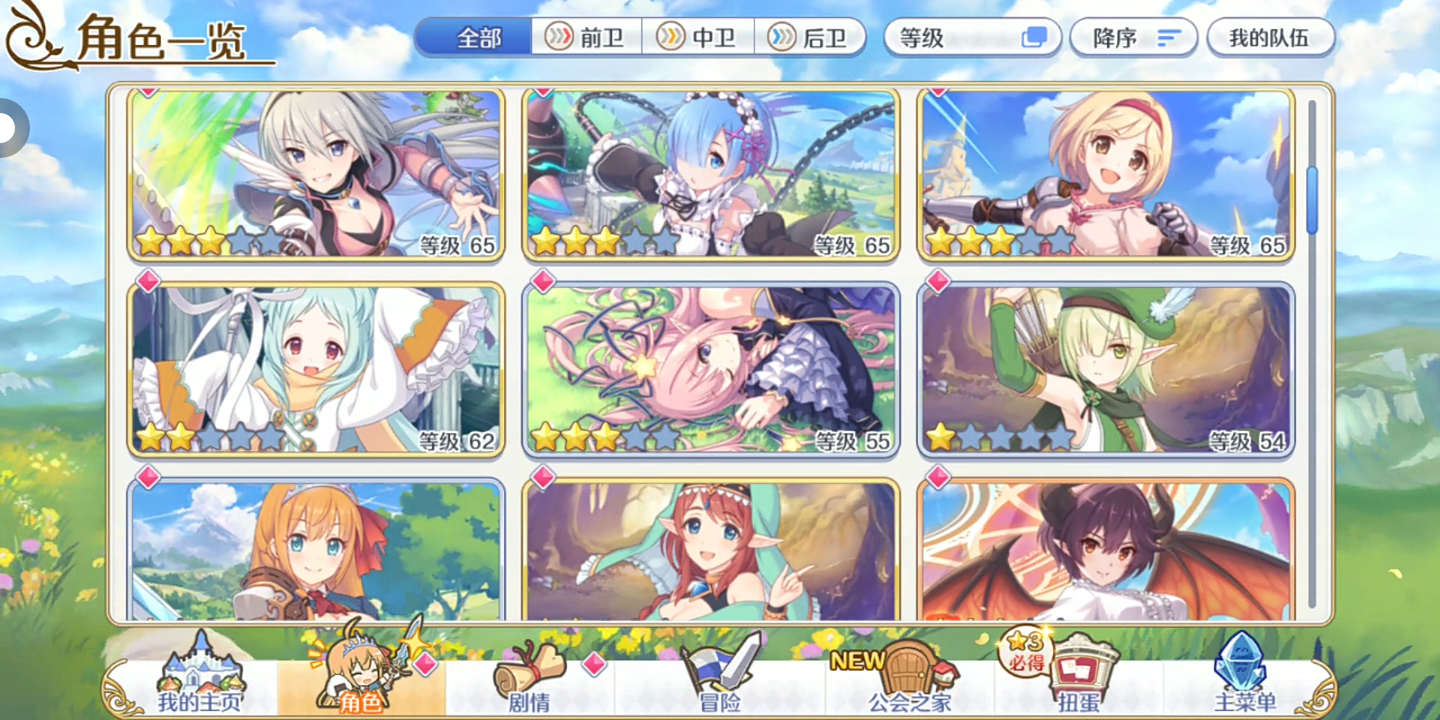Toggle 降序 descending sort order
1440x720 pixels.
[1133, 37]
